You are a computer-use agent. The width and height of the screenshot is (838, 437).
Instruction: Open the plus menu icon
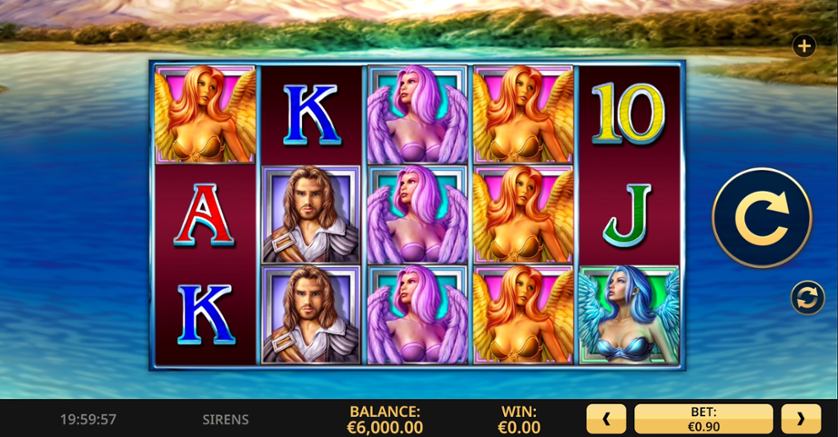pyautogui.click(x=803, y=45)
